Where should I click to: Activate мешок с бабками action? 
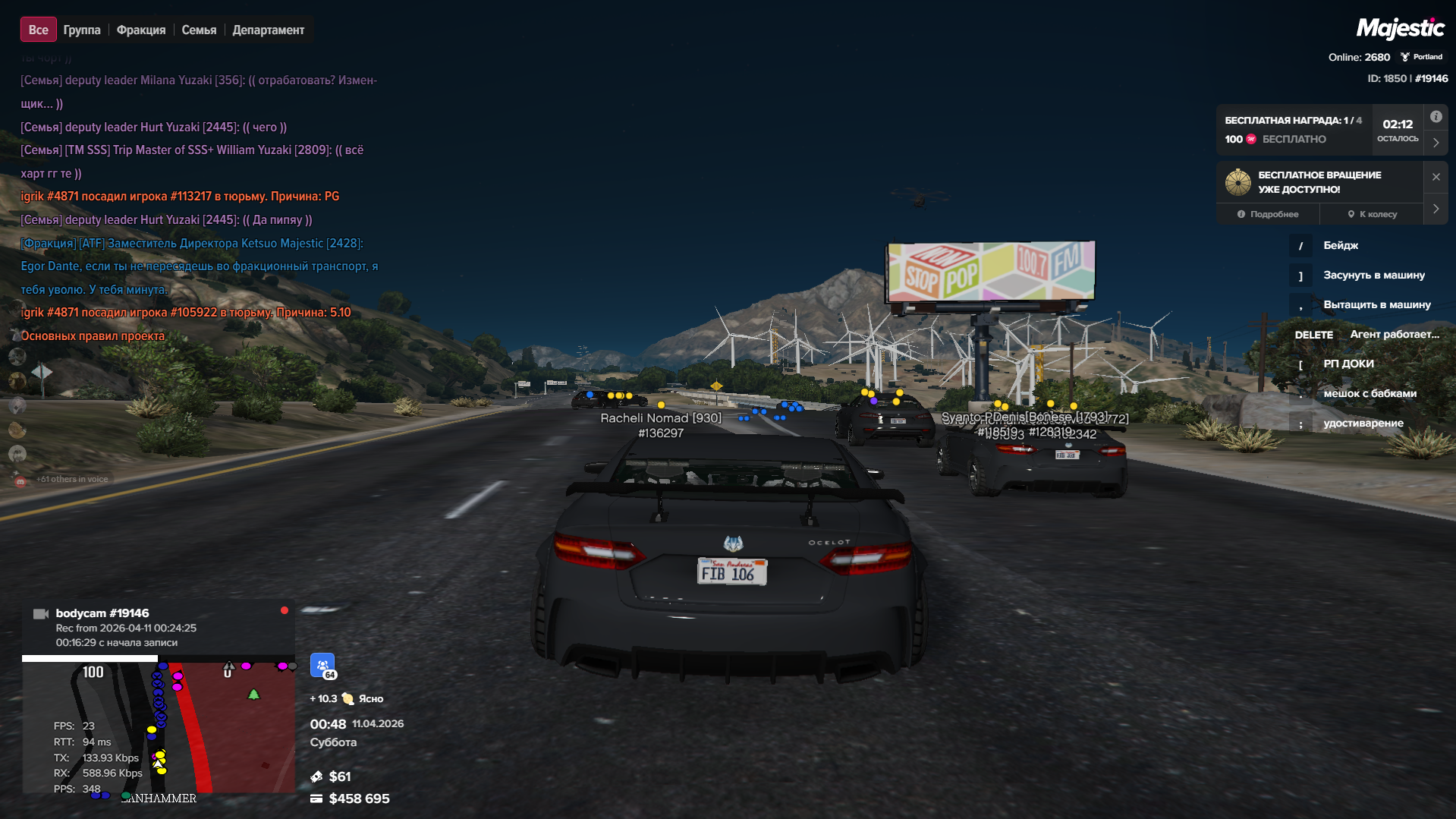[1370, 393]
